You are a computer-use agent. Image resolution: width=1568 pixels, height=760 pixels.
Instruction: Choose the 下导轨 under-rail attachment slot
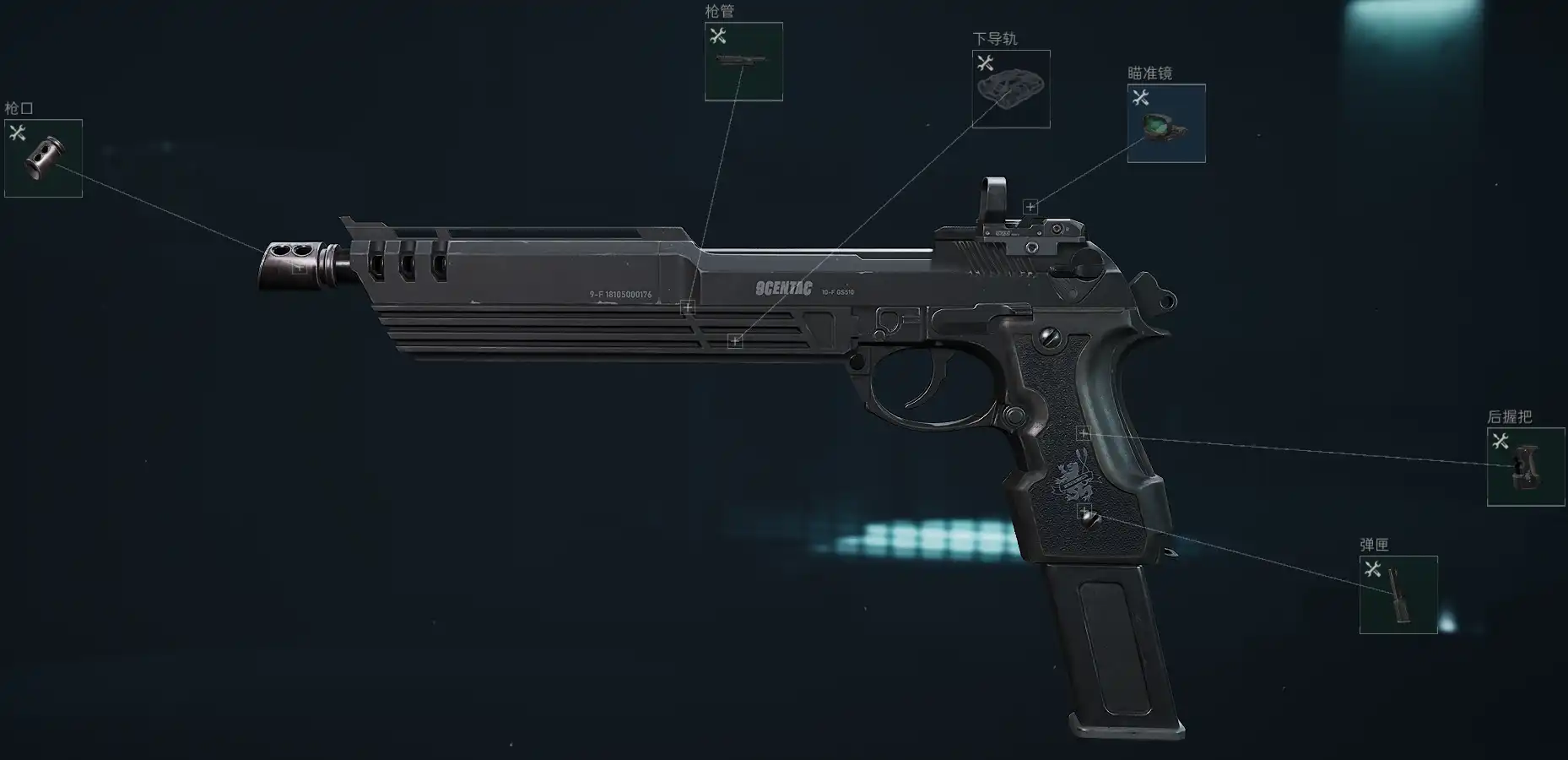click(x=1010, y=89)
